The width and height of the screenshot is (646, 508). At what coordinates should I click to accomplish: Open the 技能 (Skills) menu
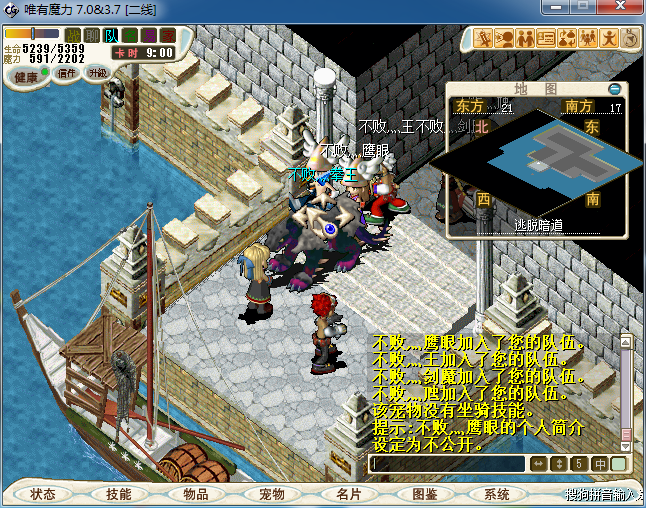tap(119, 494)
